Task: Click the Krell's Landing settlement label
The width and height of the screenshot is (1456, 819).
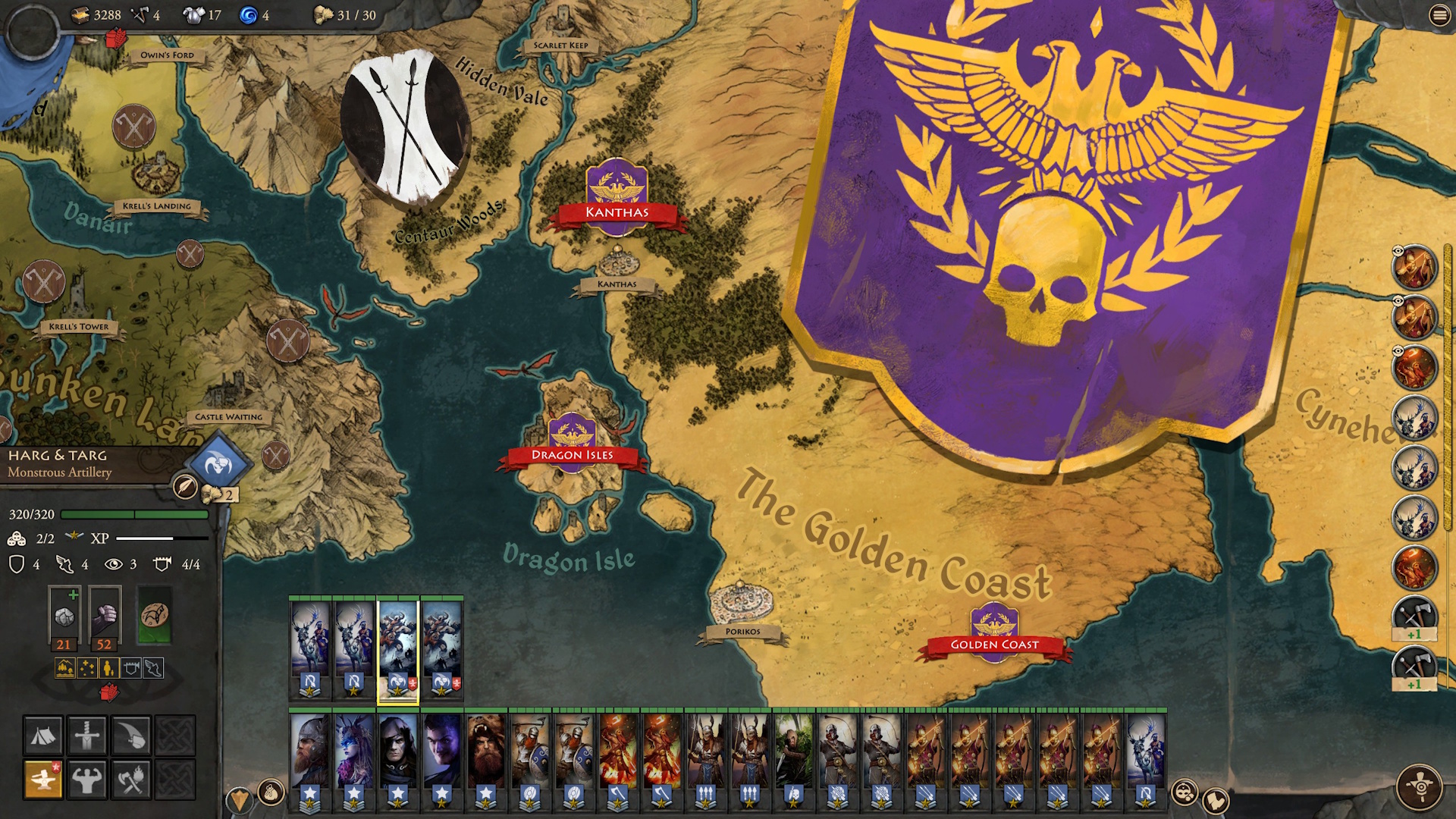Action: [157, 206]
